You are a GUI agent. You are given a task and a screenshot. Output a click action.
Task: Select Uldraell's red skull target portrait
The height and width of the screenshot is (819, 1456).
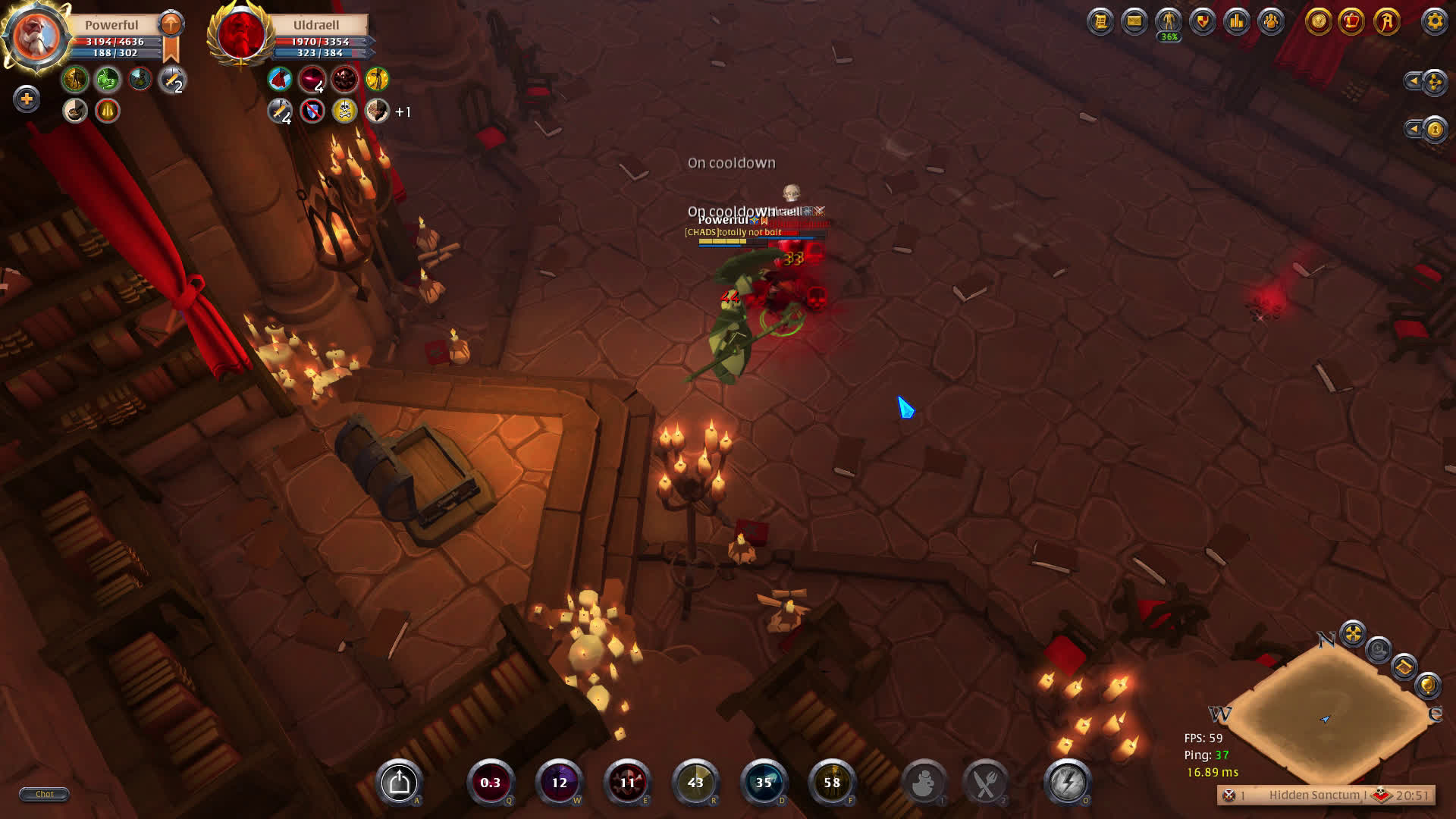point(241,35)
